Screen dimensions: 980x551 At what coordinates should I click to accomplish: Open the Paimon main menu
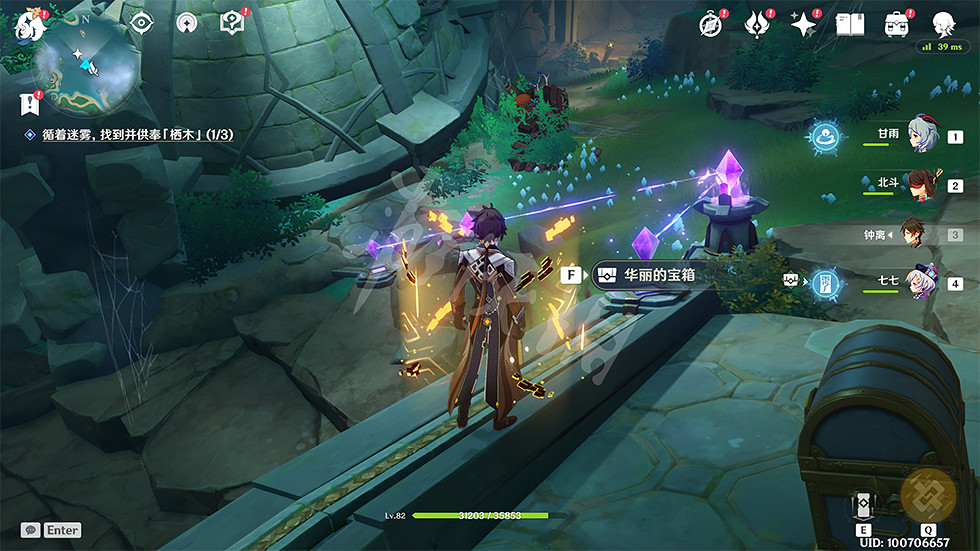point(28,24)
